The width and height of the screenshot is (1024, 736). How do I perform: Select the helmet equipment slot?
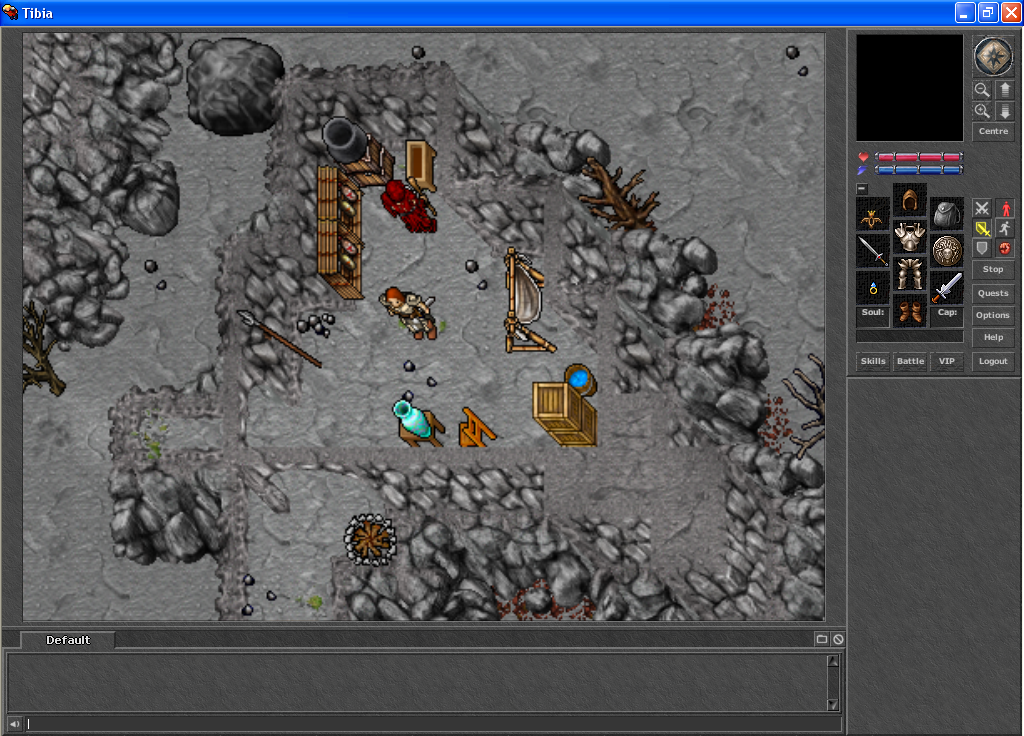click(x=910, y=201)
